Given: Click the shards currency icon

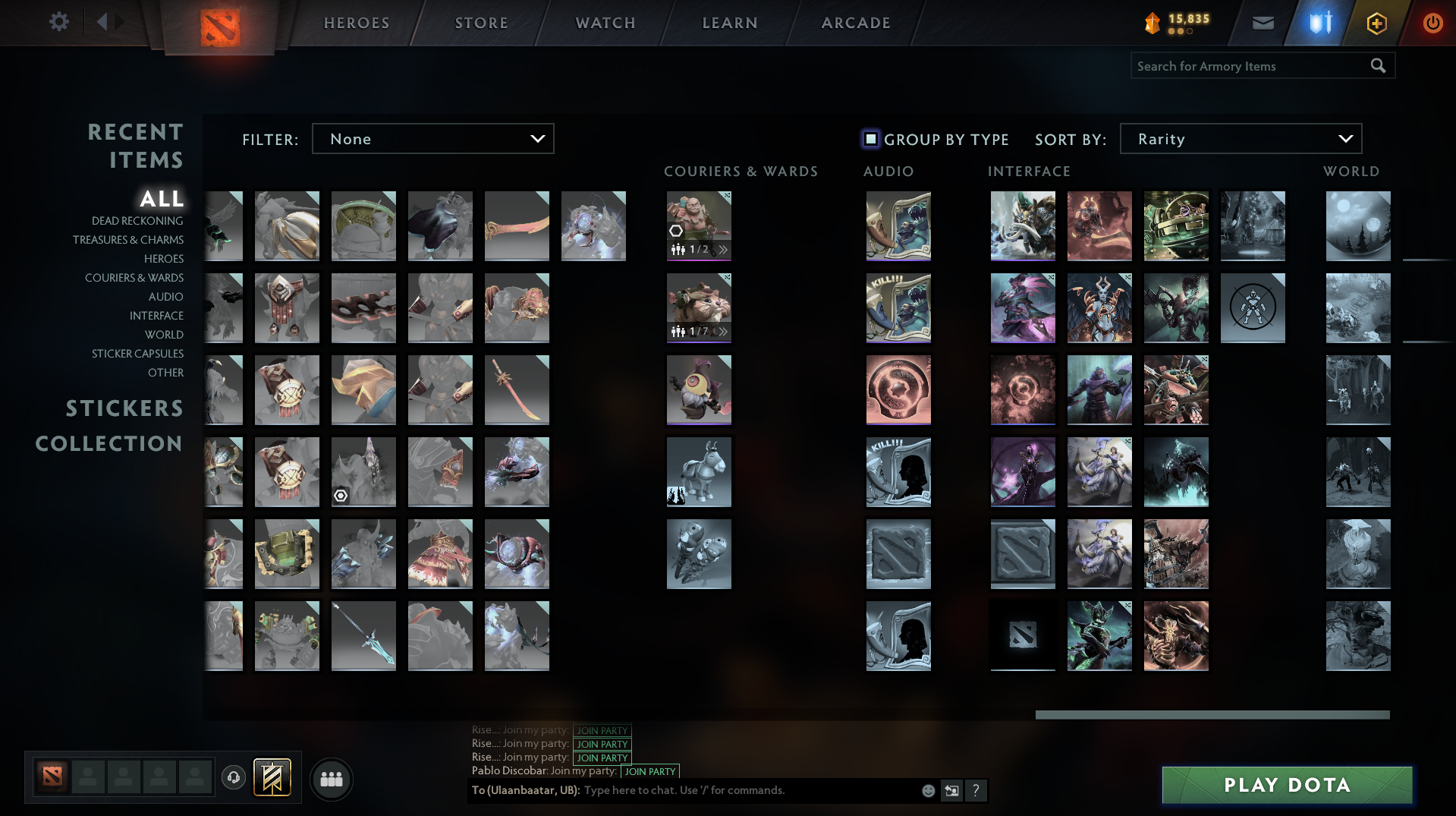Looking at the screenshot, I should click(1152, 23).
